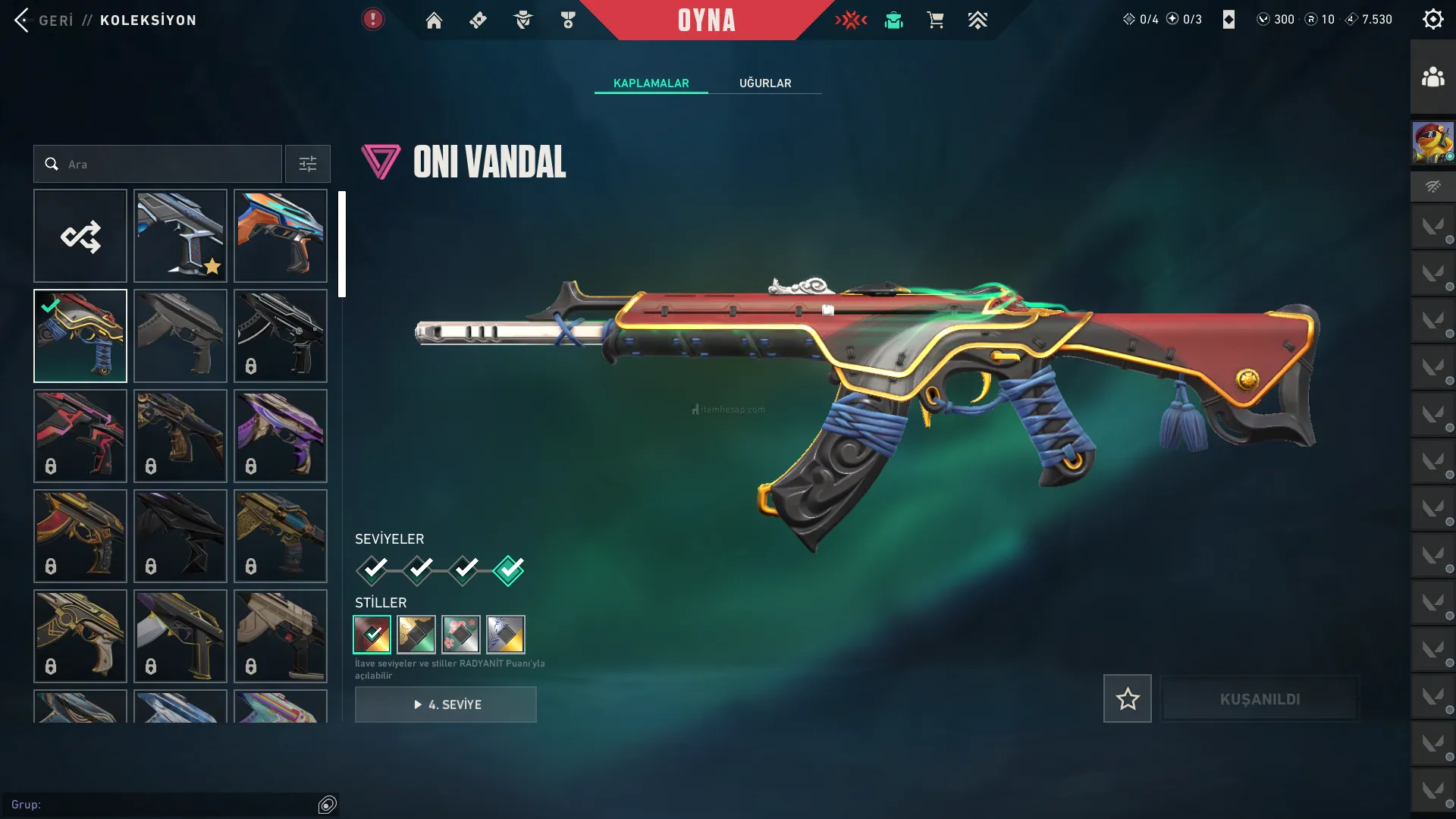Screen dimensions: 1456x819
Task: Pick the equipped Oni Vandal thumbnail
Action: (x=80, y=337)
